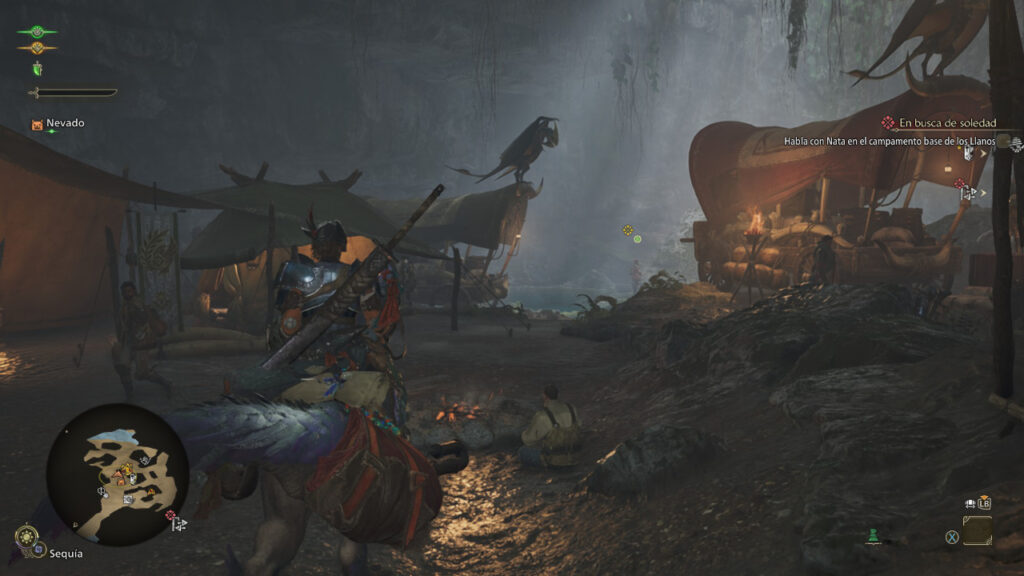Click the green shield status icon
The width and height of the screenshot is (1024, 576).
pos(38,68)
